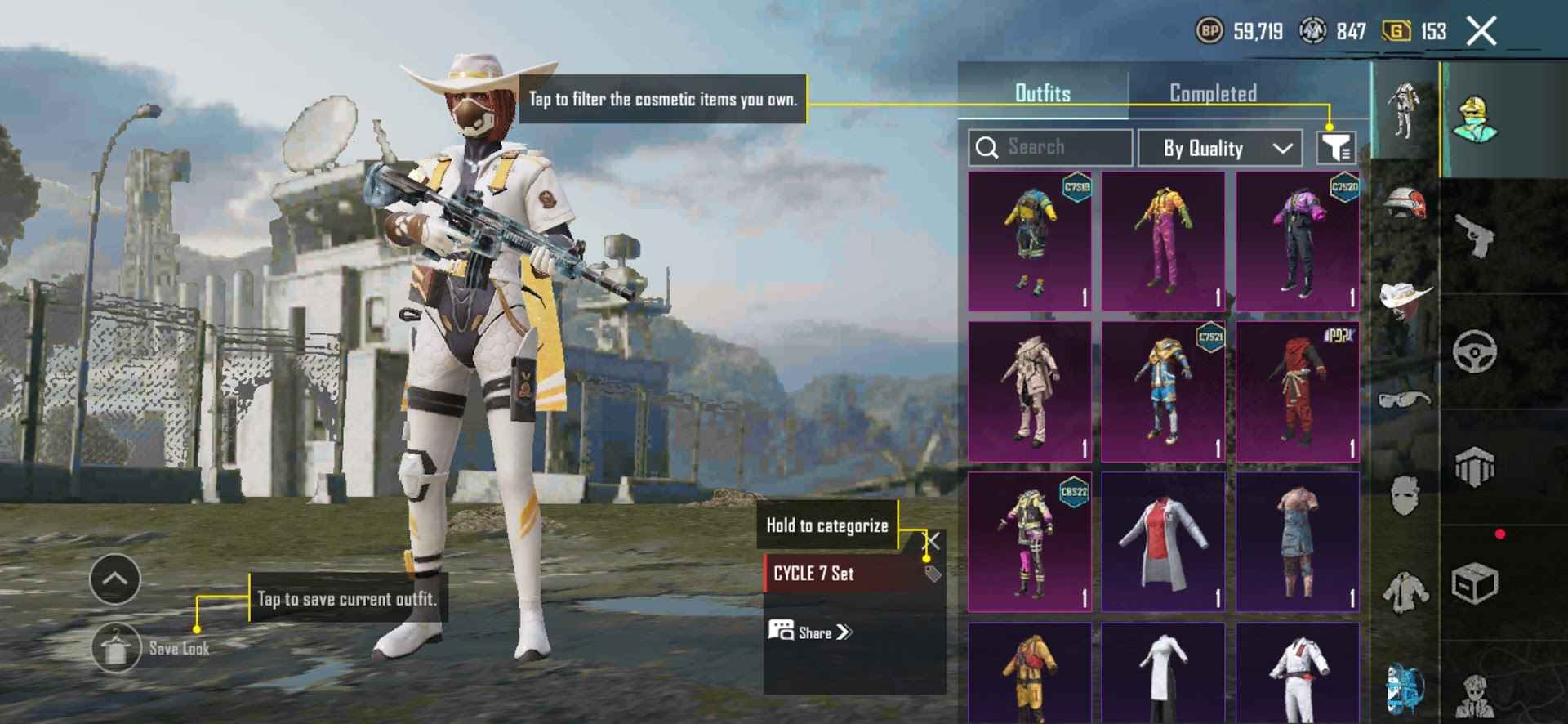The image size is (1568, 724).
Task: Open the vehicle steering wheel category
Action: click(x=1475, y=352)
